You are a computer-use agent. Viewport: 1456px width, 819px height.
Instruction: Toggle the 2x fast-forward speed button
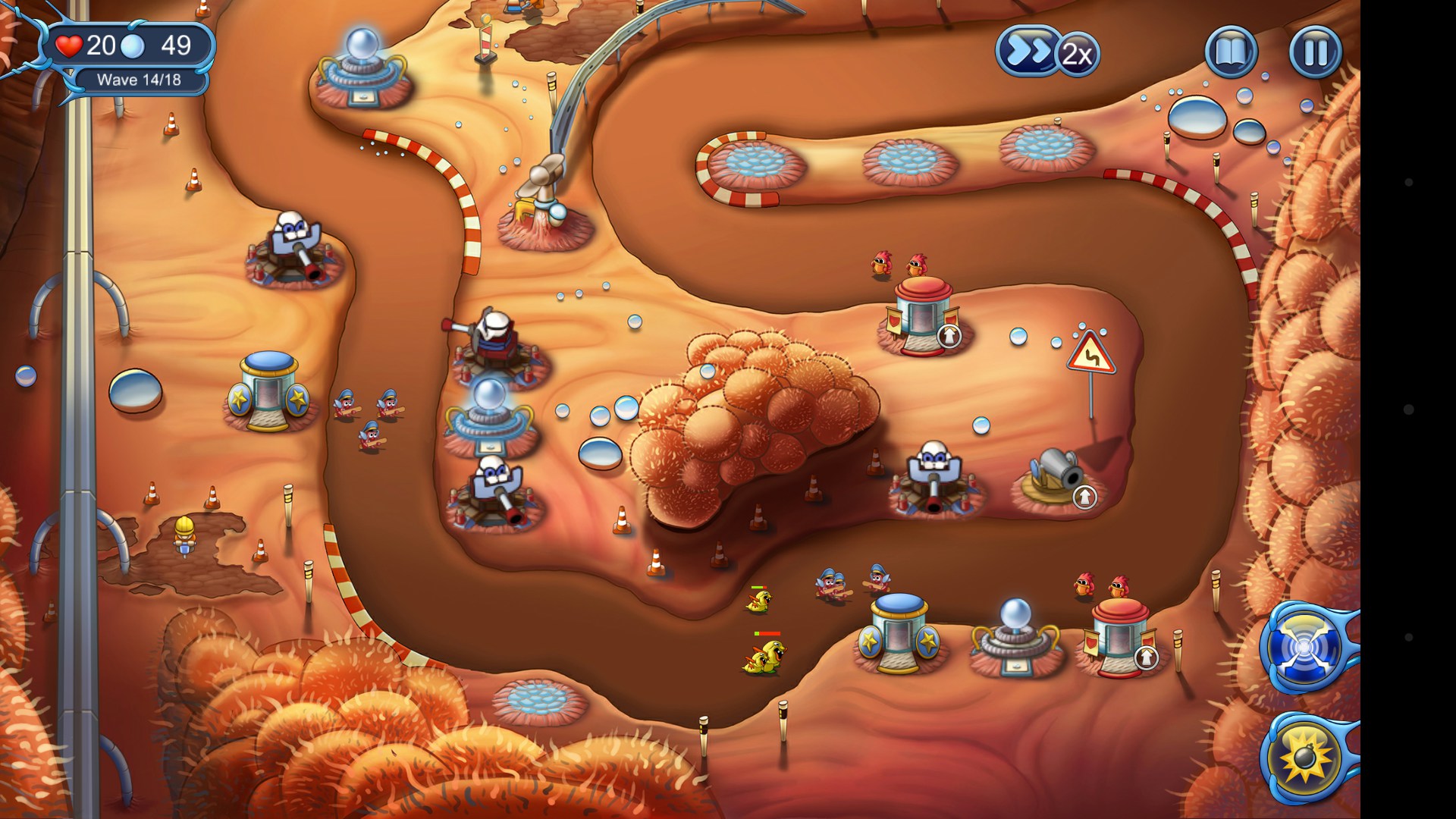coord(1048,52)
